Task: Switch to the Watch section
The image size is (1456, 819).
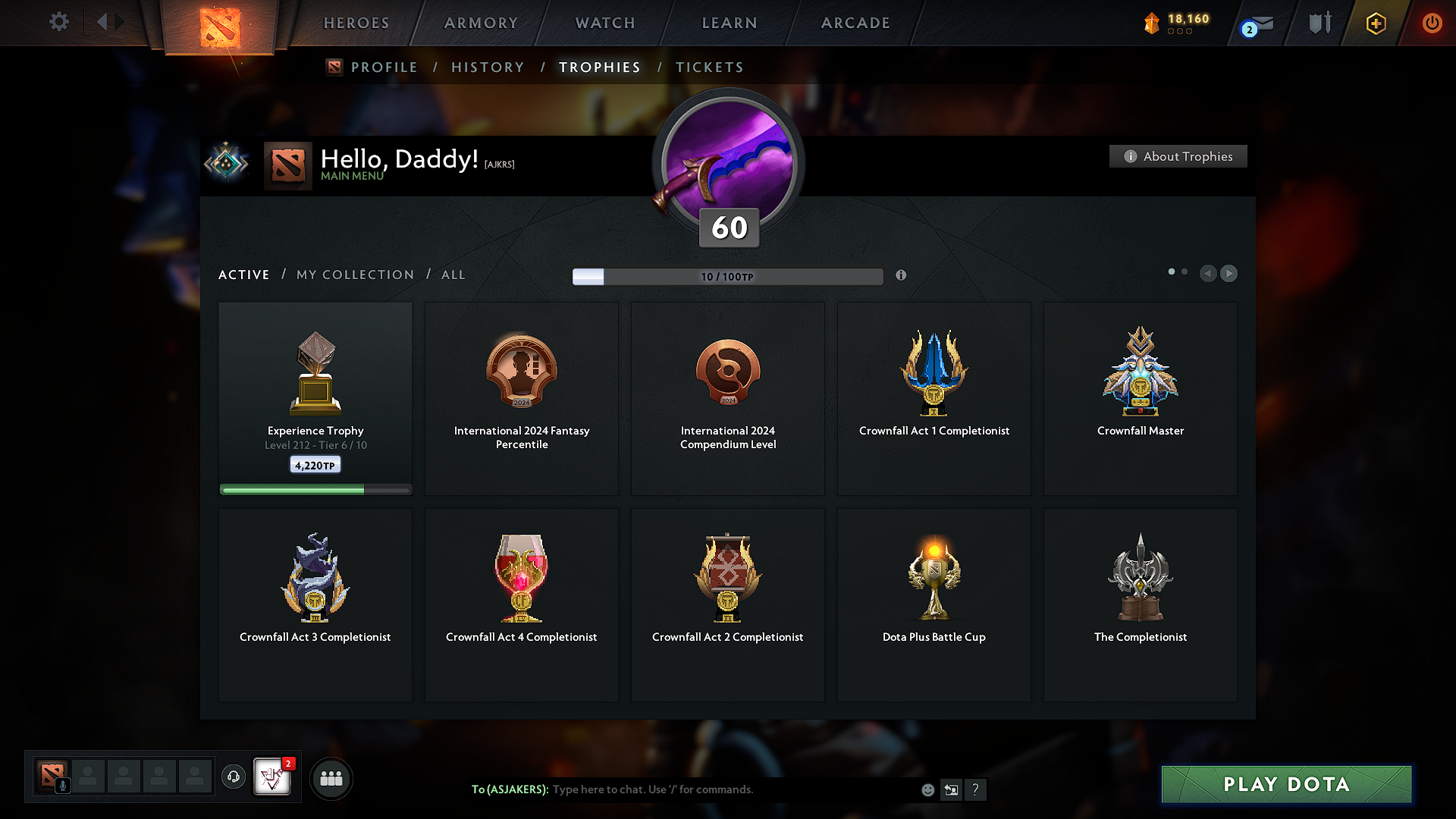Action: tap(605, 23)
